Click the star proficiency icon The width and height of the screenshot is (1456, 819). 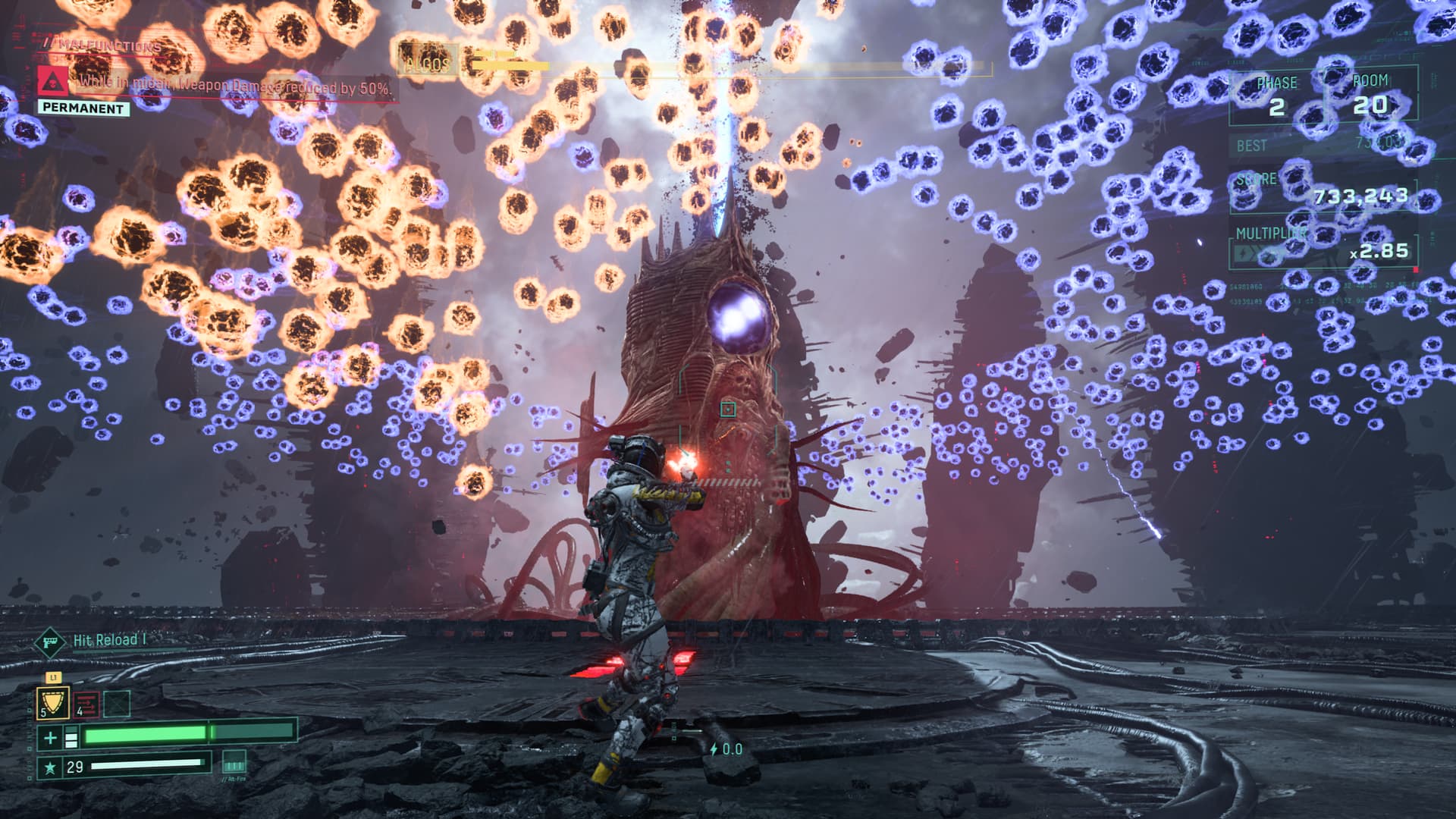(x=50, y=767)
